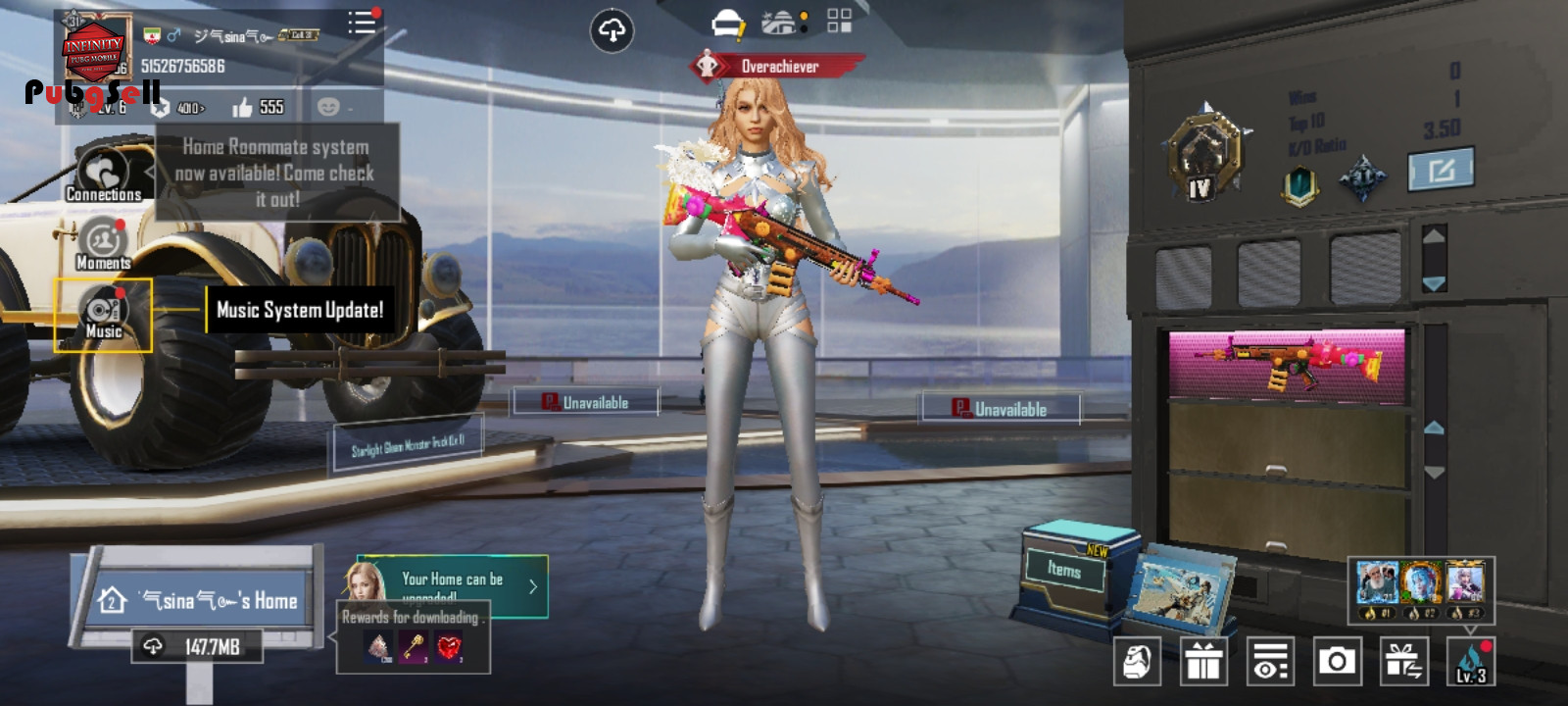Tap the Your Home can be upgraded banner
The height and width of the screenshot is (706, 1568).
[451, 586]
